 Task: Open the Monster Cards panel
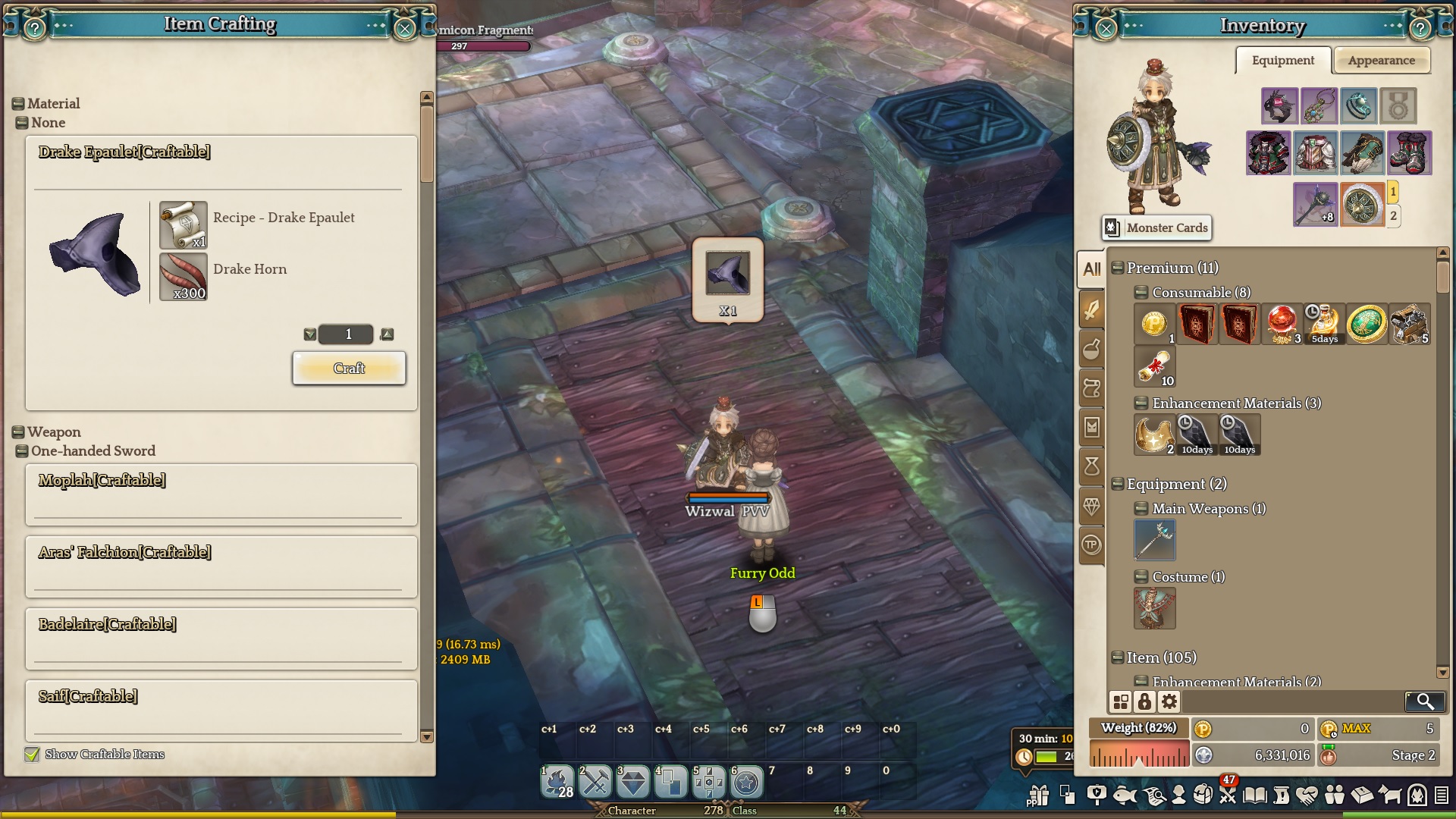pos(1157,227)
